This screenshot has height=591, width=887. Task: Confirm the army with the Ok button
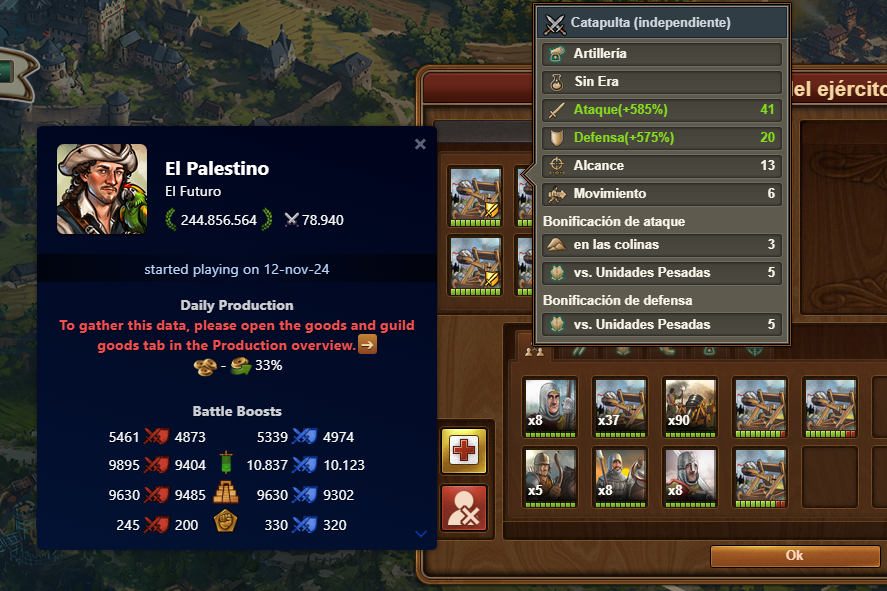tap(794, 556)
